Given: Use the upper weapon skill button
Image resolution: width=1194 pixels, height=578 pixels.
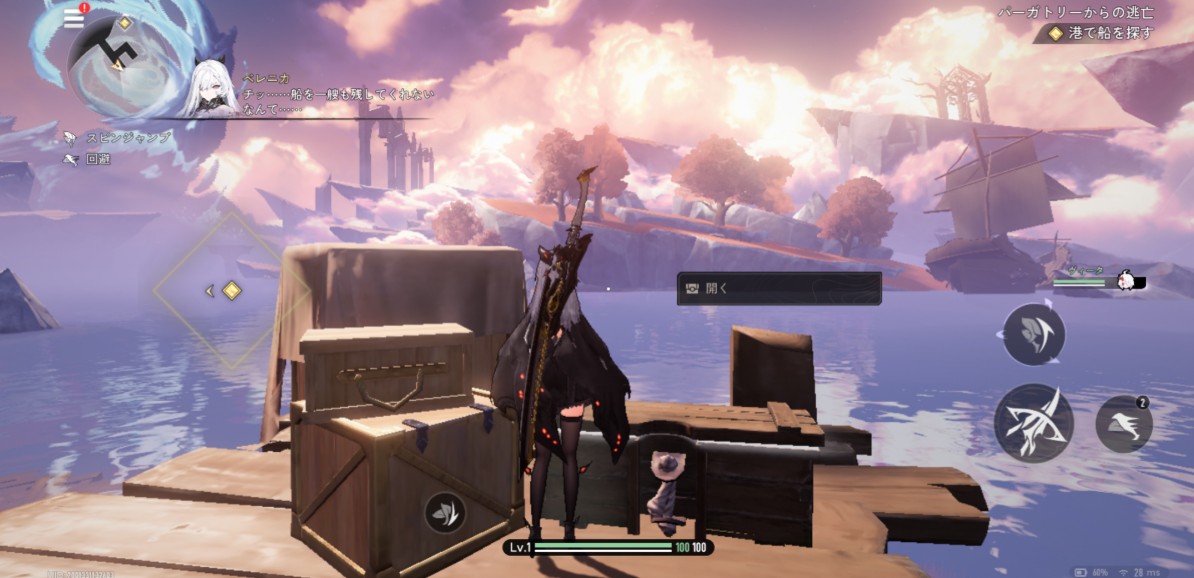Looking at the screenshot, I should 1033,334.
